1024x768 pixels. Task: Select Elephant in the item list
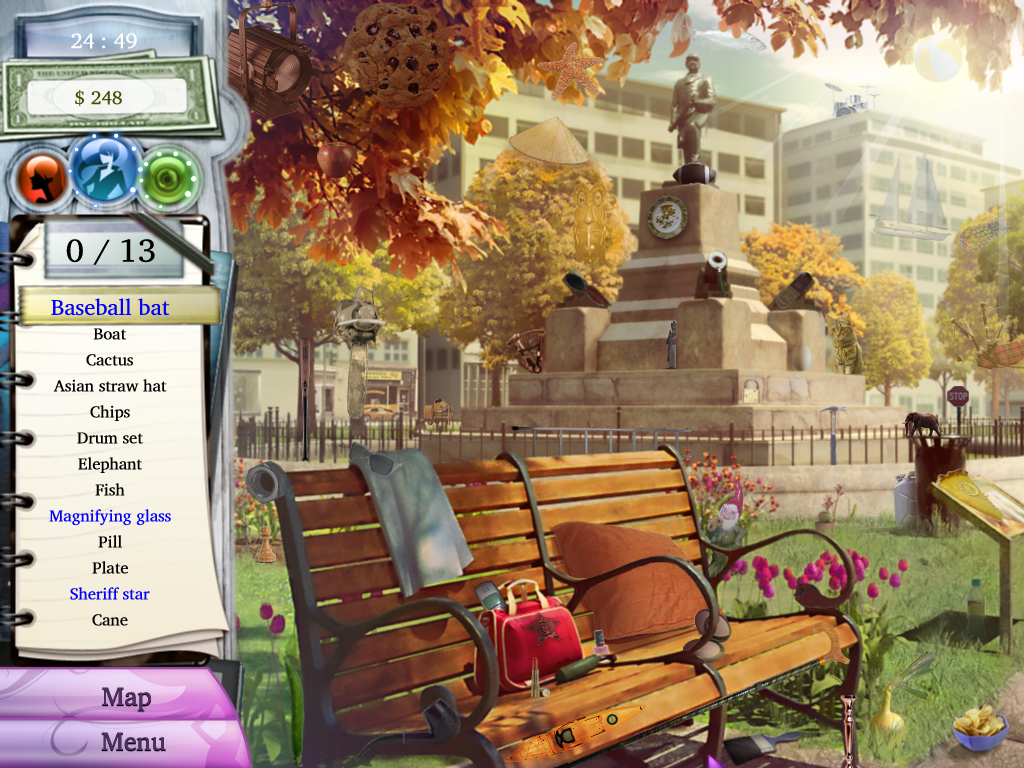(x=110, y=464)
